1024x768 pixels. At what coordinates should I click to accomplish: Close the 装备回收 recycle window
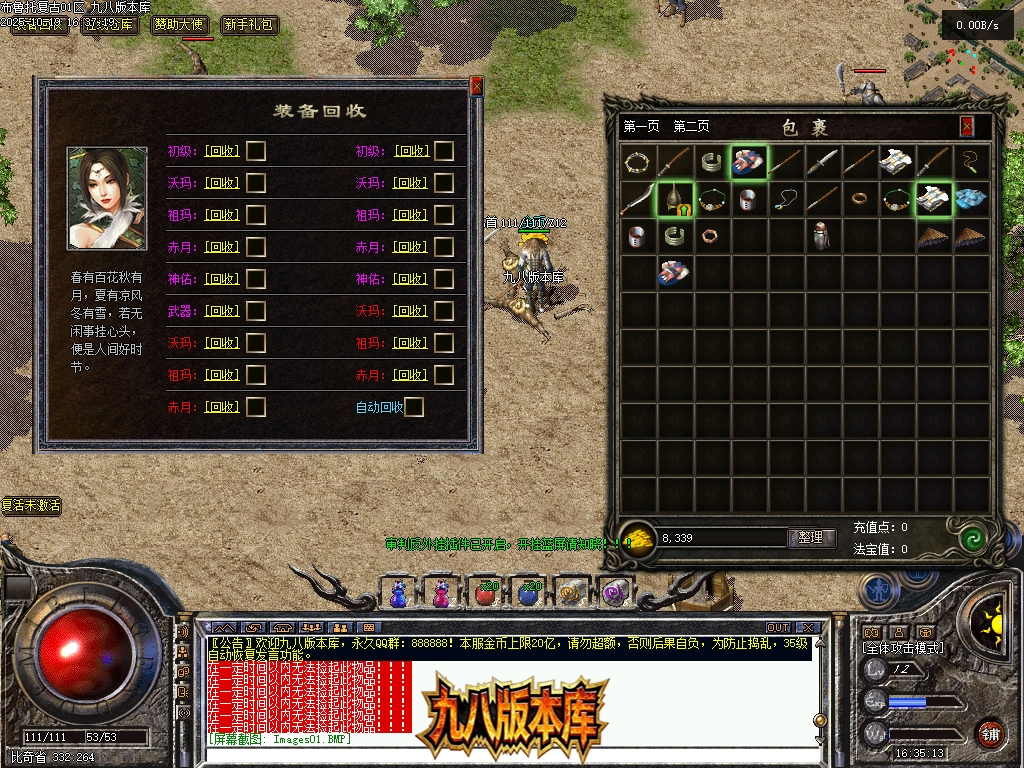(x=476, y=87)
